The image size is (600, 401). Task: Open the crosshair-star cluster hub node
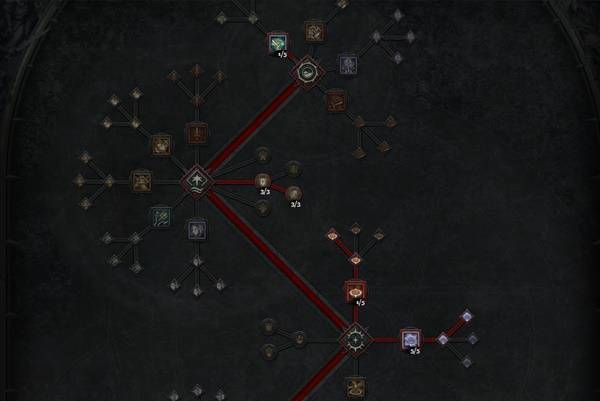[x=355, y=340]
